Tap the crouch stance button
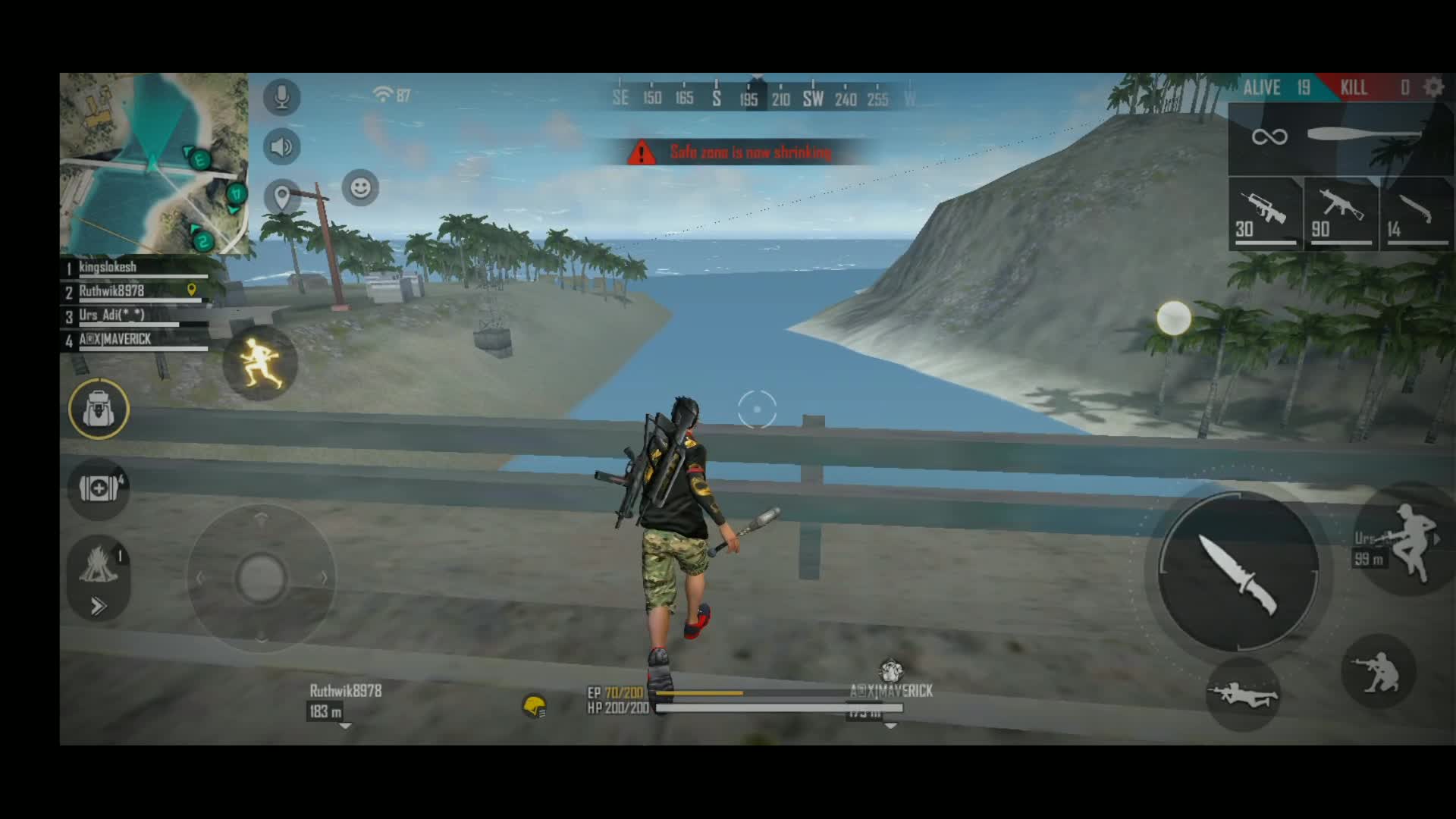The width and height of the screenshot is (1456, 819). click(1379, 672)
